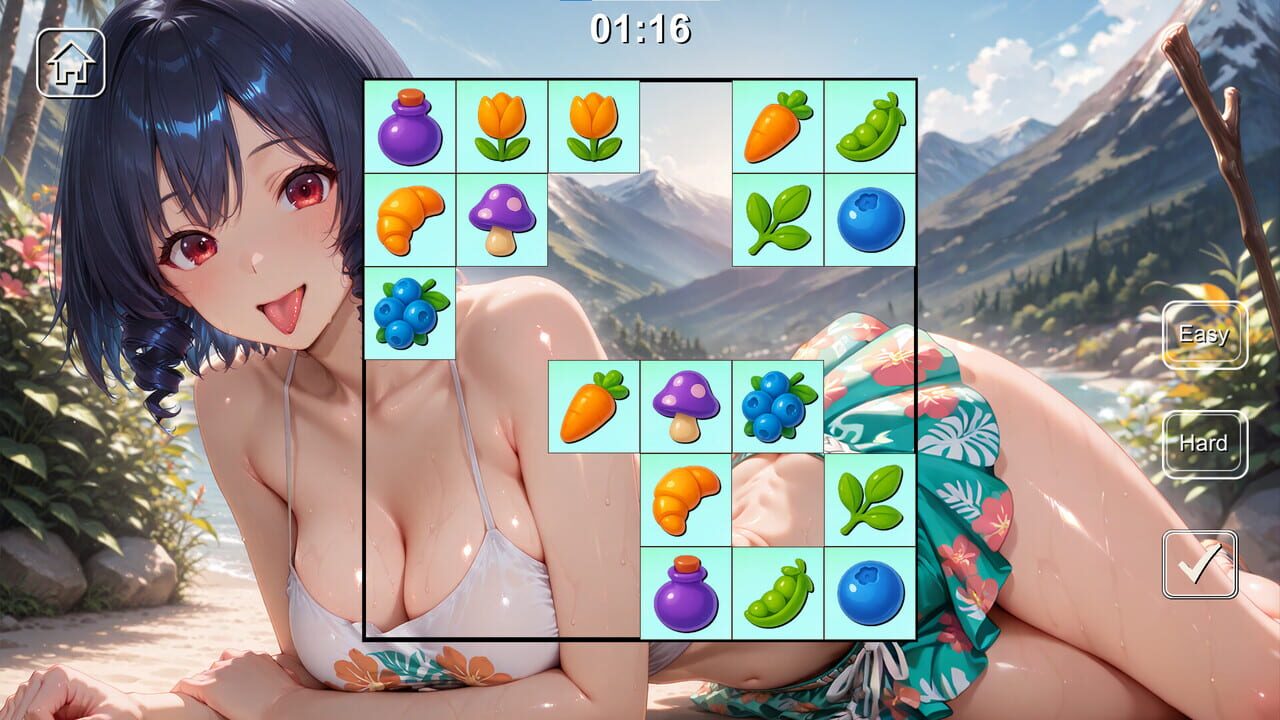Select the purple potion tile in top-left corner

pyautogui.click(x=410, y=128)
